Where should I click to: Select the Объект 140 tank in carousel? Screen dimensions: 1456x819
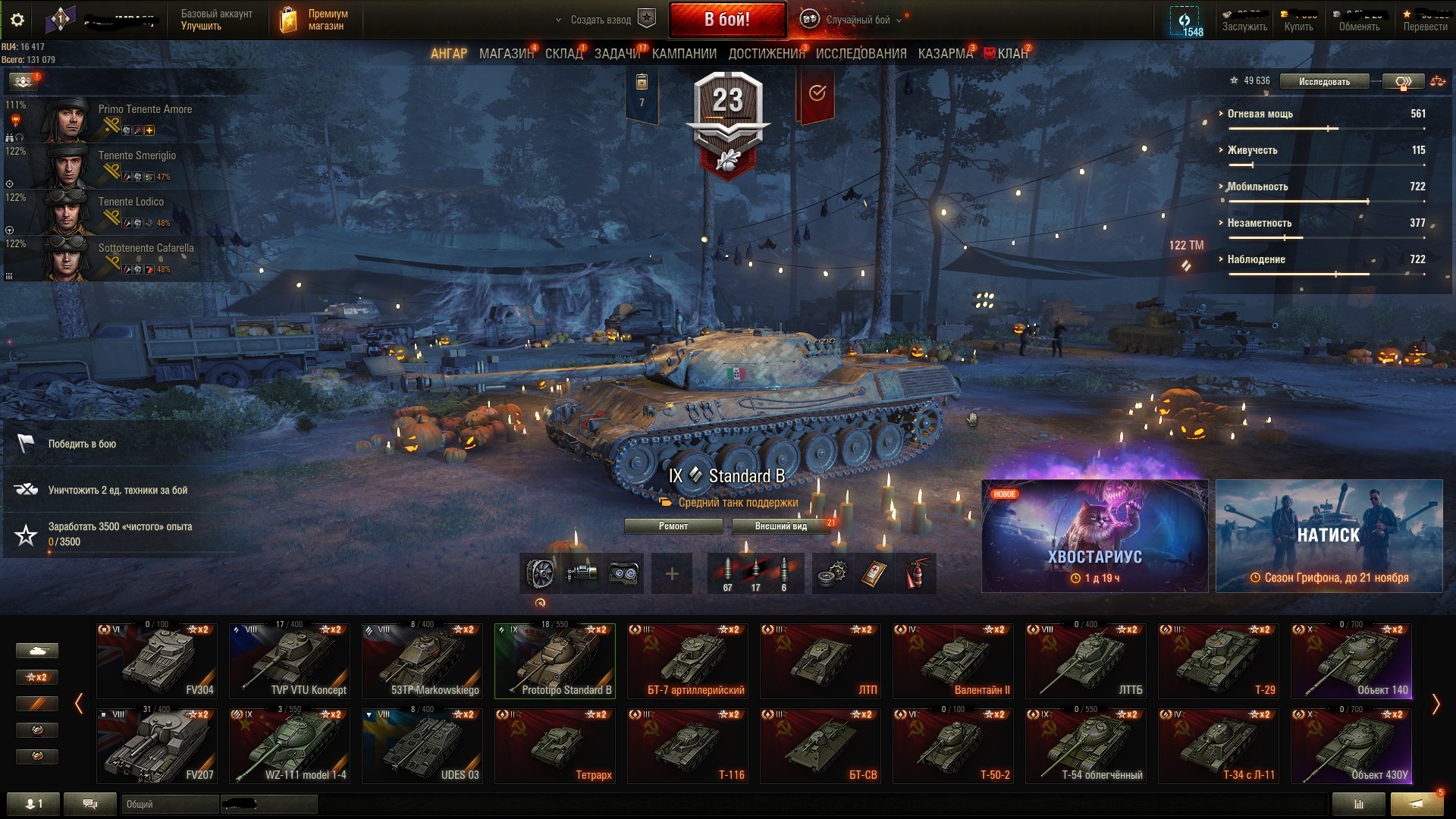(x=1351, y=661)
